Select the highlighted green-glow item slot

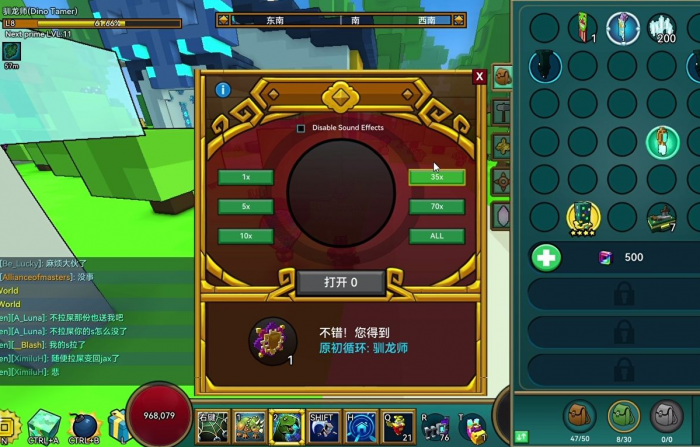coord(661,141)
